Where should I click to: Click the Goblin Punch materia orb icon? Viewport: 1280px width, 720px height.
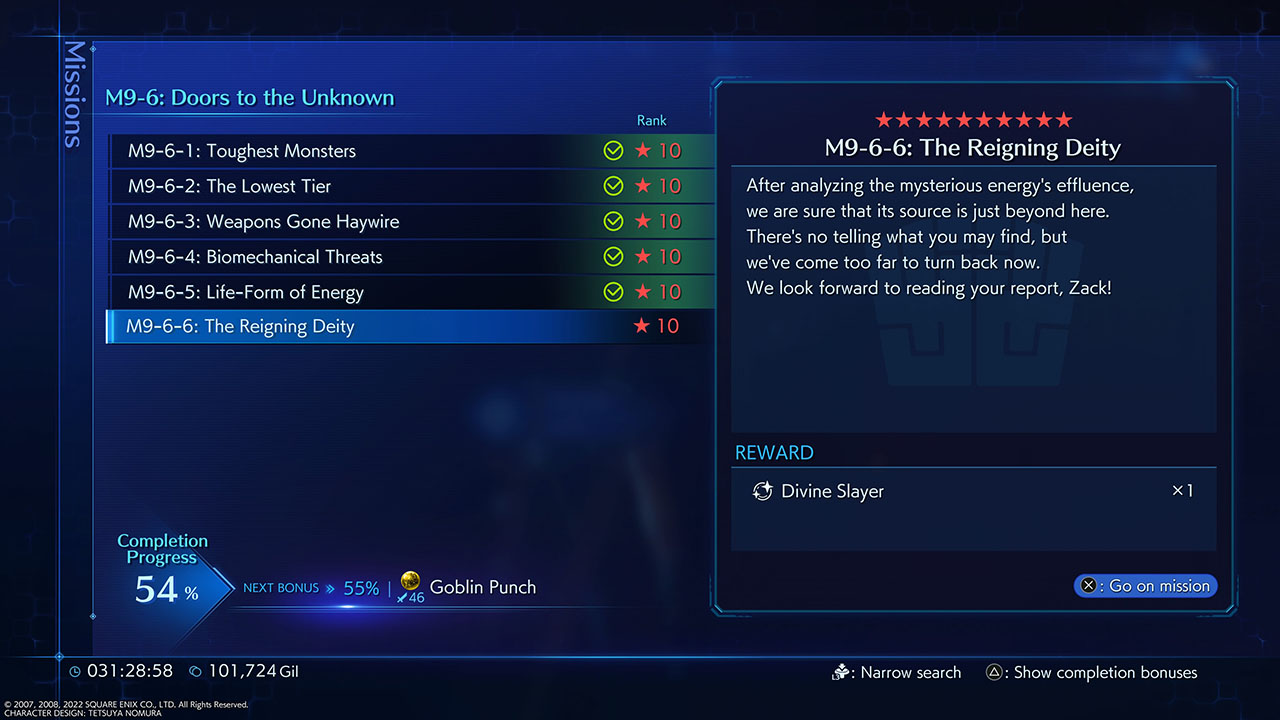point(410,584)
